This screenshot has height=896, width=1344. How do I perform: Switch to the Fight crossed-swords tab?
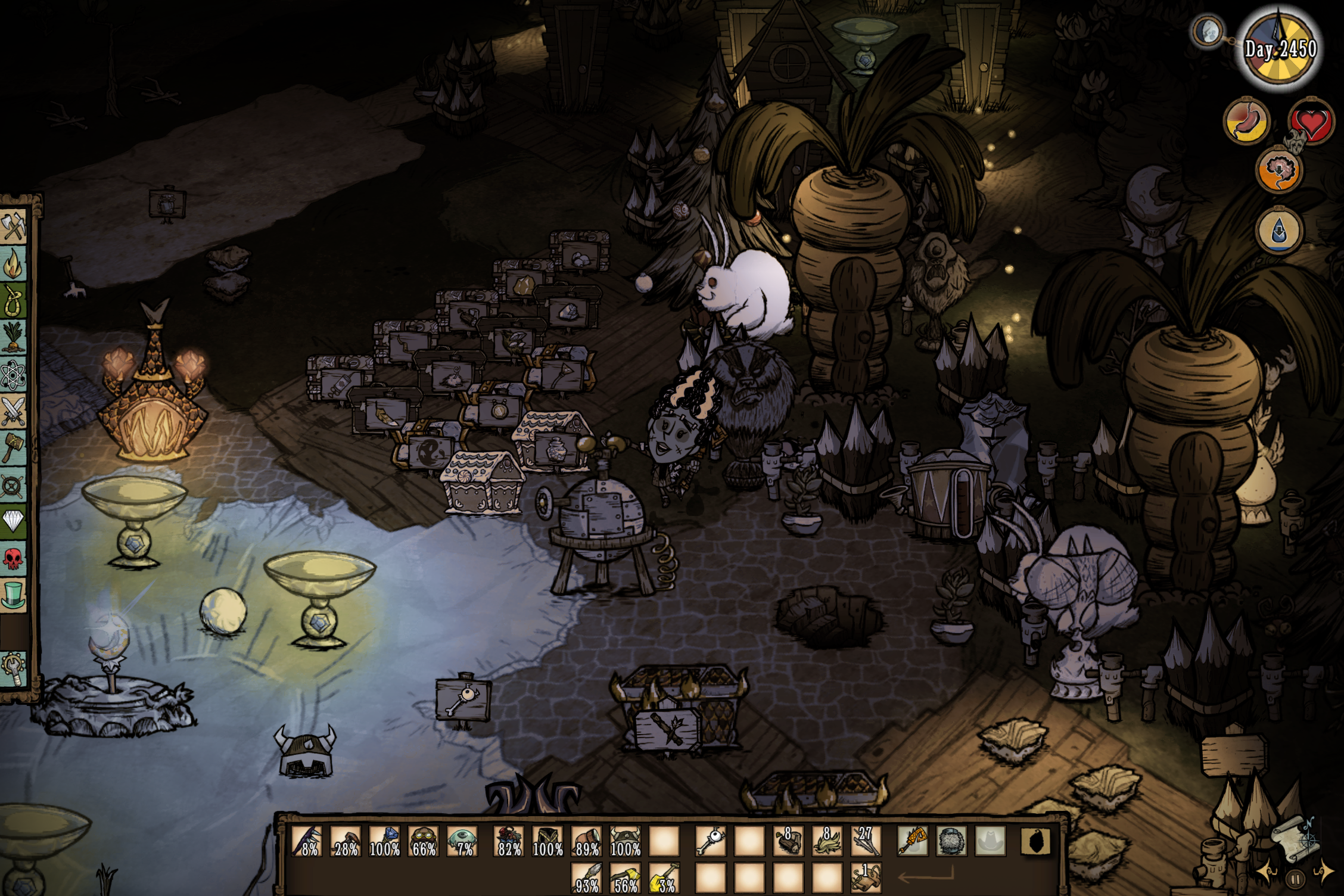[x=14, y=410]
